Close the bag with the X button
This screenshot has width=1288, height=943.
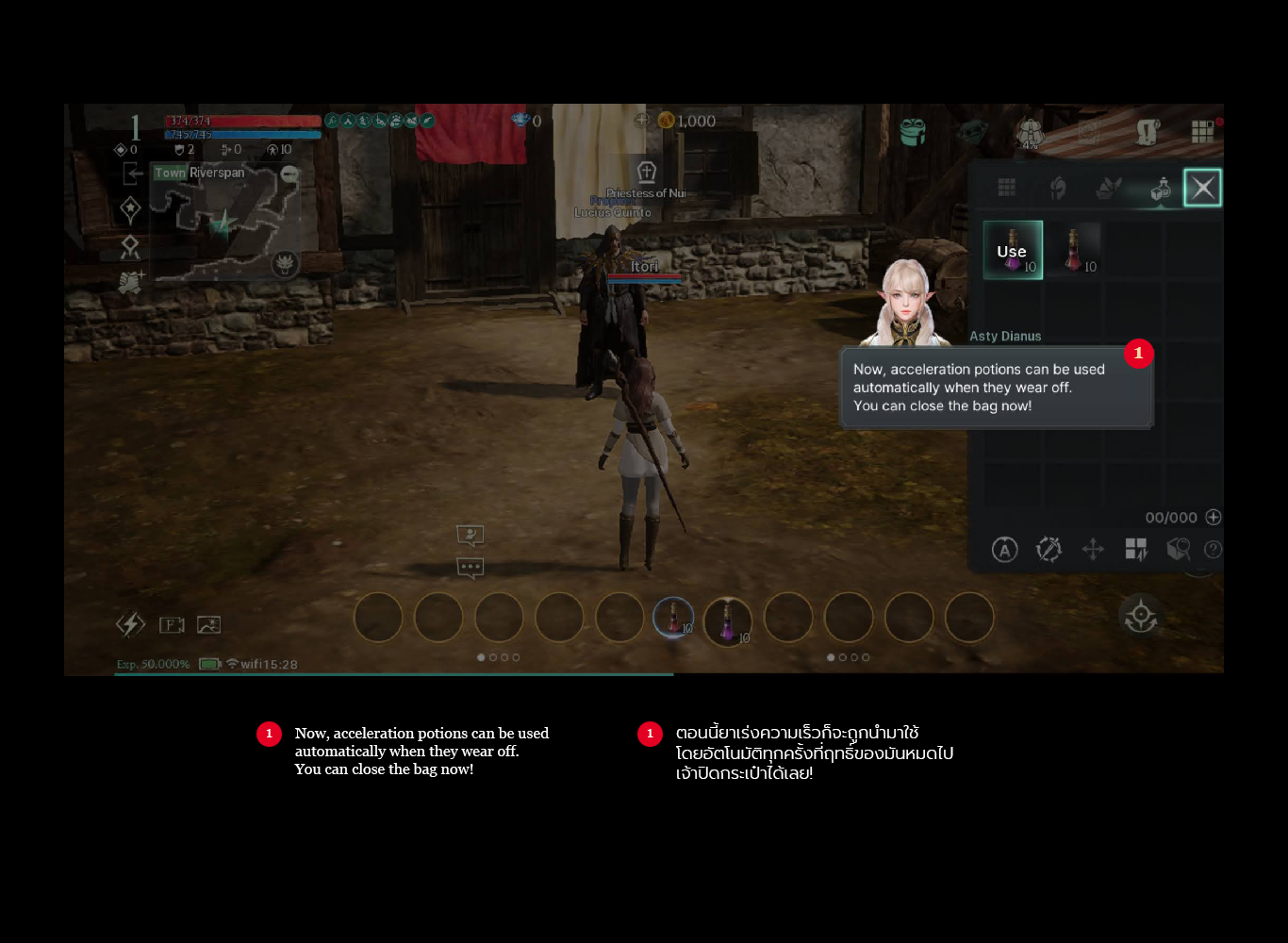coord(1202,188)
